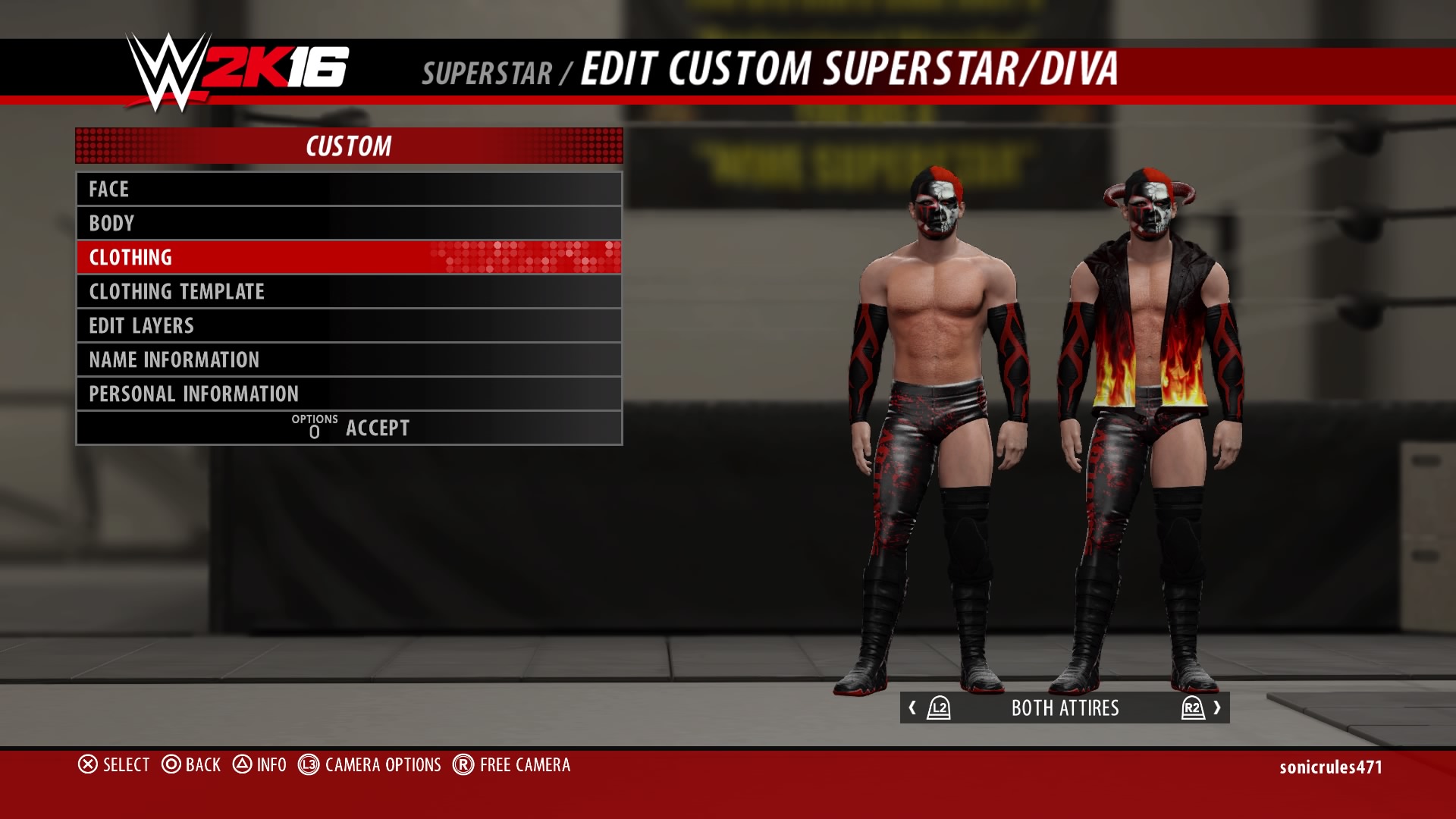The width and height of the screenshot is (1456, 819).
Task: Open the Face customization menu
Action: pyautogui.click(x=349, y=189)
